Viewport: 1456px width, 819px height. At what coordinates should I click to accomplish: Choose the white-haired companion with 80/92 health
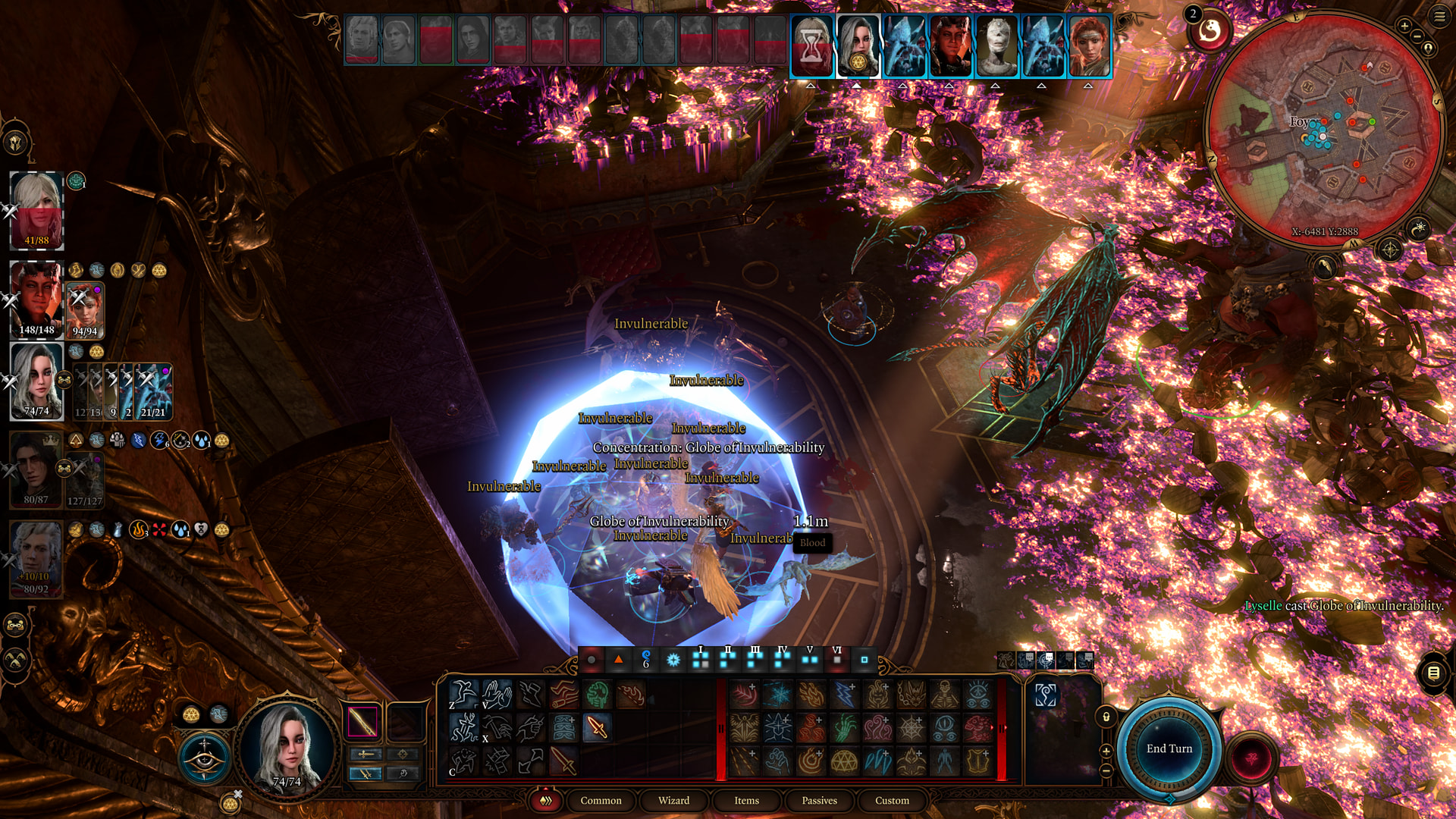click(x=36, y=556)
